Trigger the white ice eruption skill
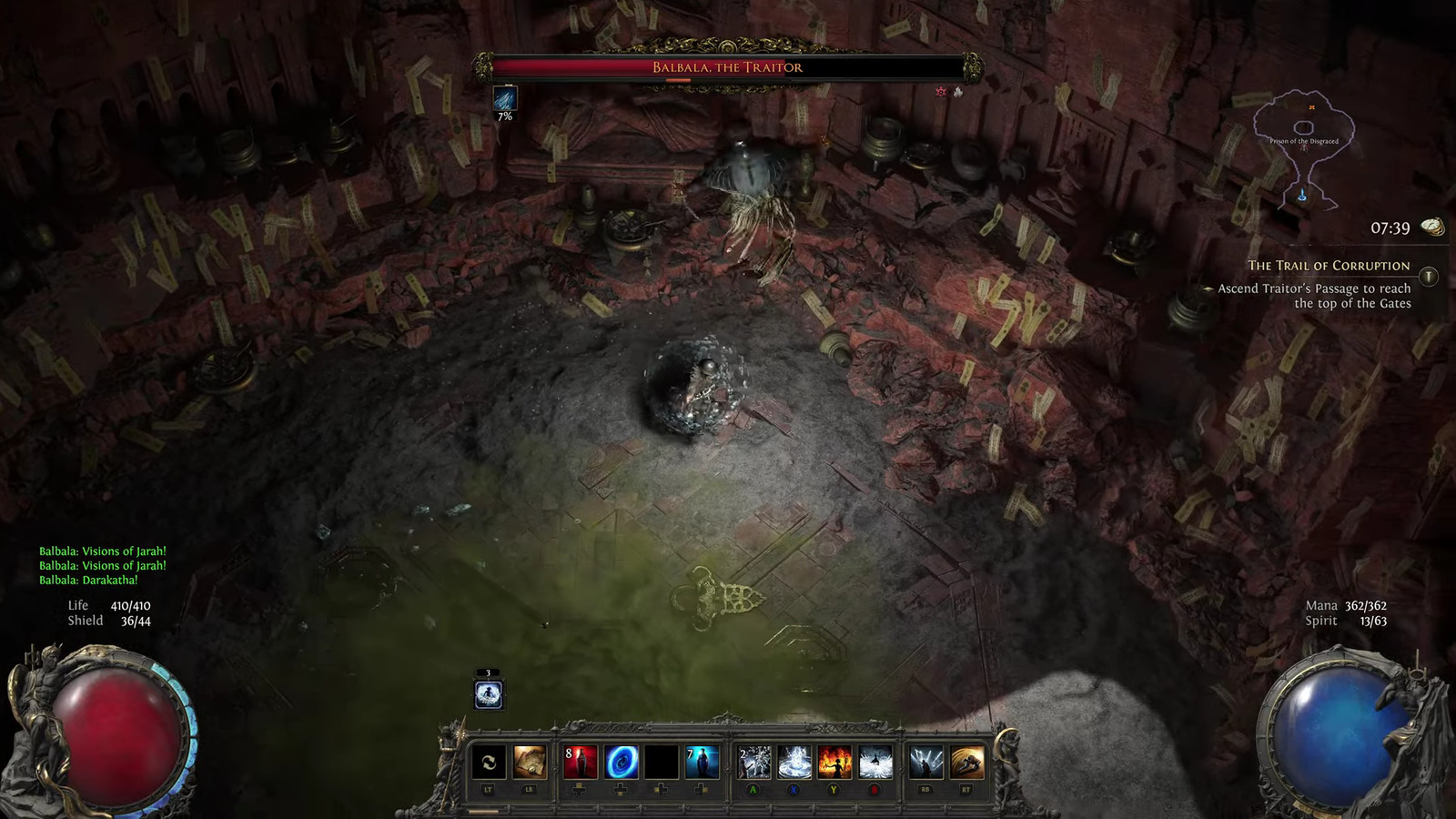 [x=875, y=763]
